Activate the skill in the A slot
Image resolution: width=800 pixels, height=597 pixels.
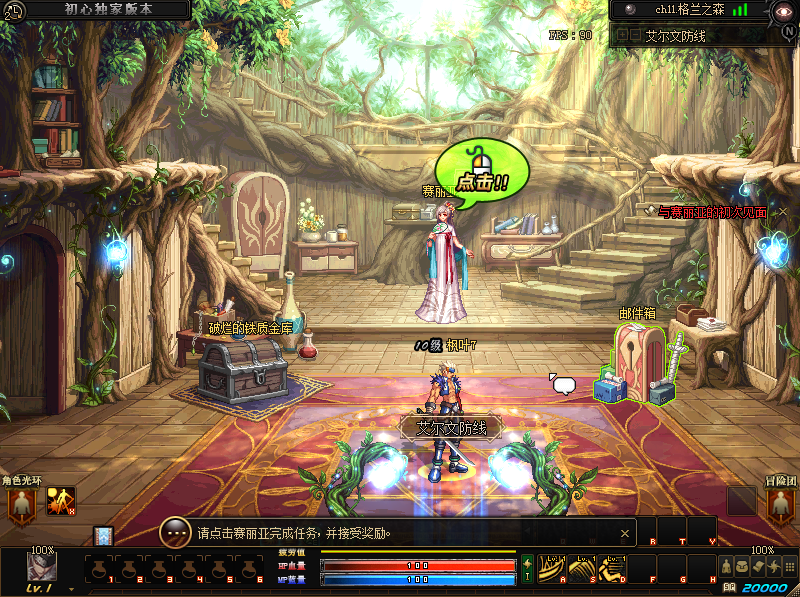coord(553,568)
